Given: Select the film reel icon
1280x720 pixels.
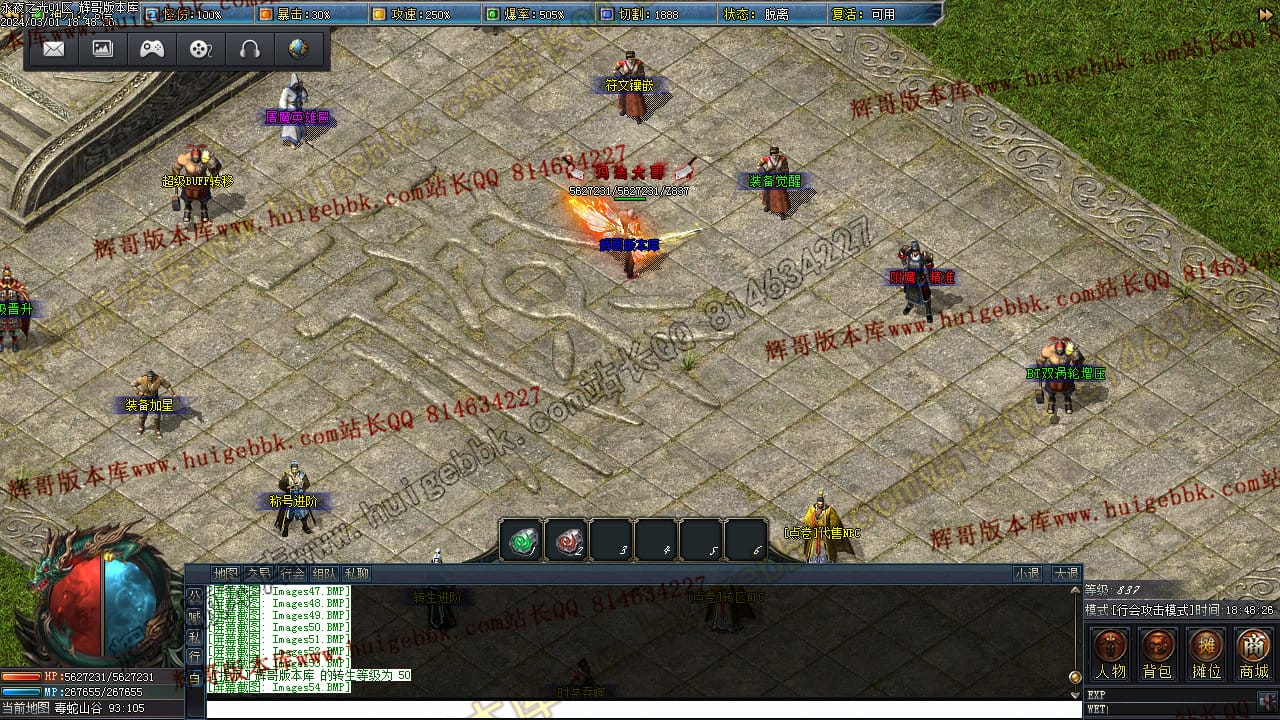Looking at the screenshot, I should pos(201,48).
